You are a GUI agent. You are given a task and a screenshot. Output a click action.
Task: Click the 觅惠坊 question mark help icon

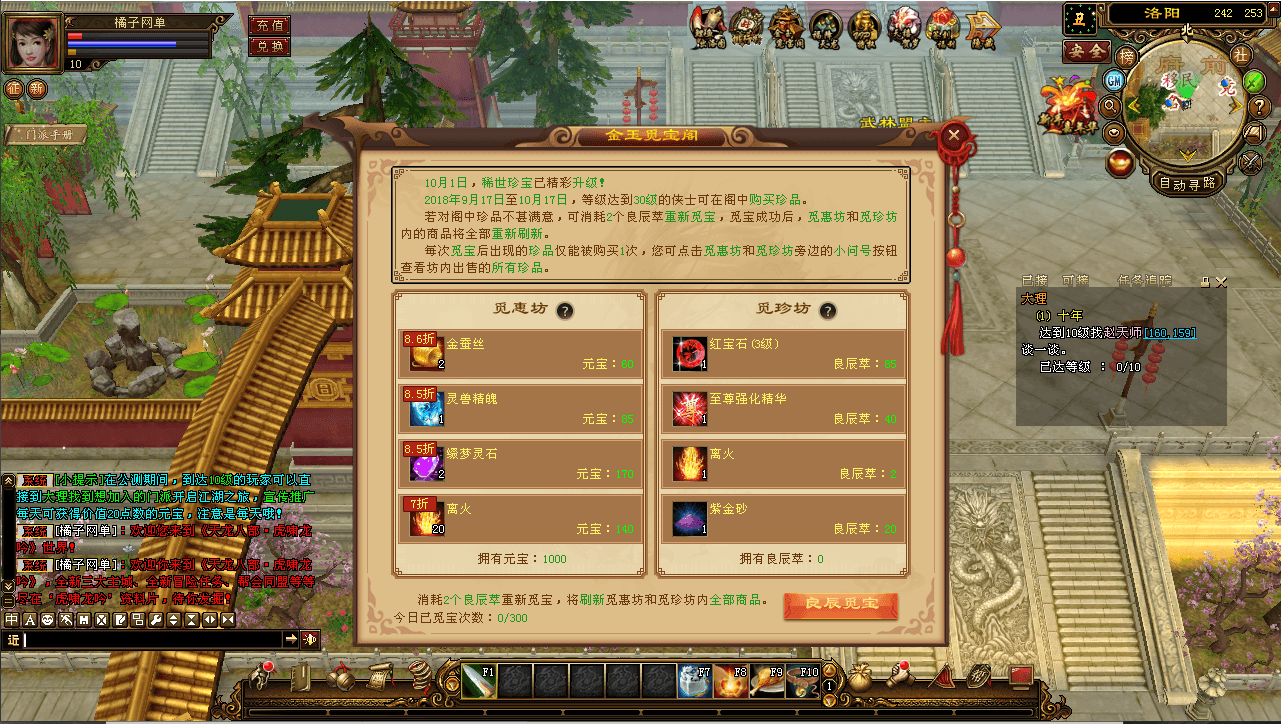(x=566, y=311)
